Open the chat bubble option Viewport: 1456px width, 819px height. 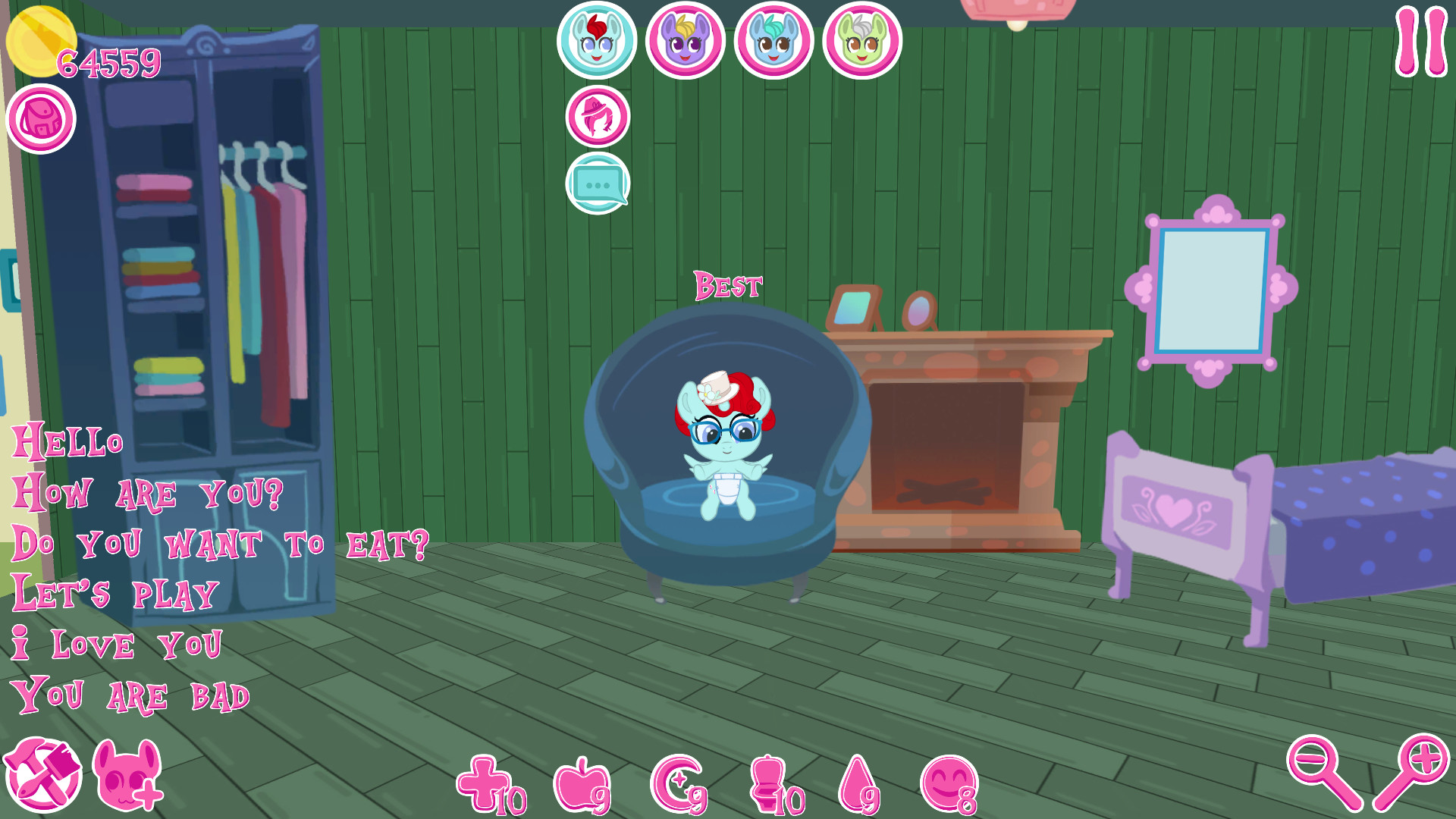(597, 180)
